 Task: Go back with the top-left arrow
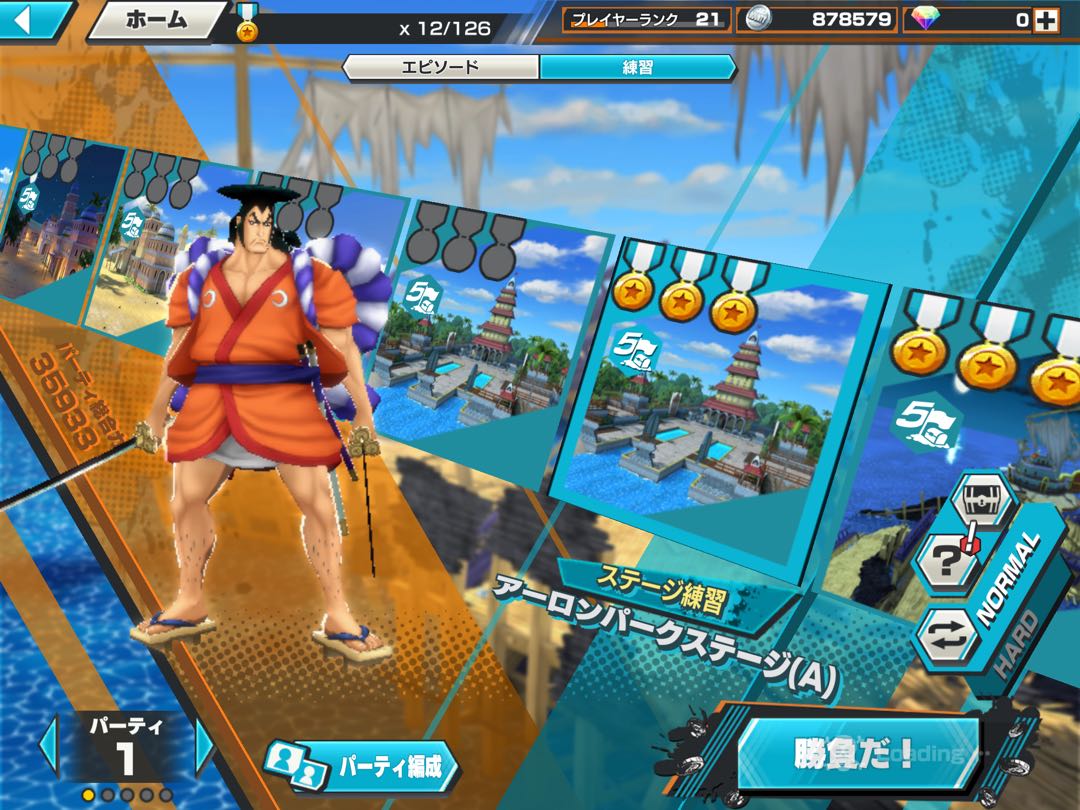pos(30,18)
